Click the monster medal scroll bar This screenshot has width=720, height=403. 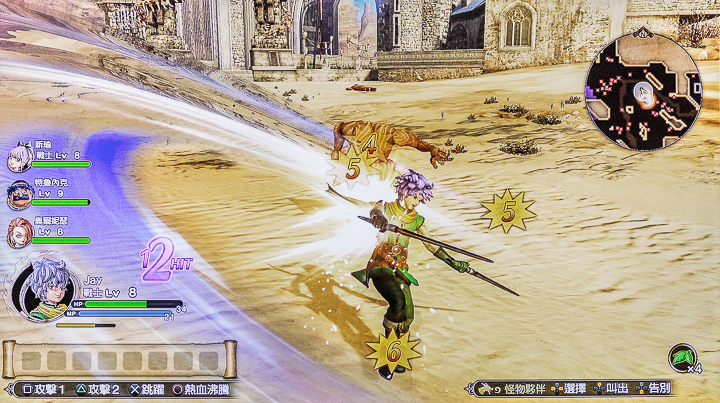[x=119, y=359]
